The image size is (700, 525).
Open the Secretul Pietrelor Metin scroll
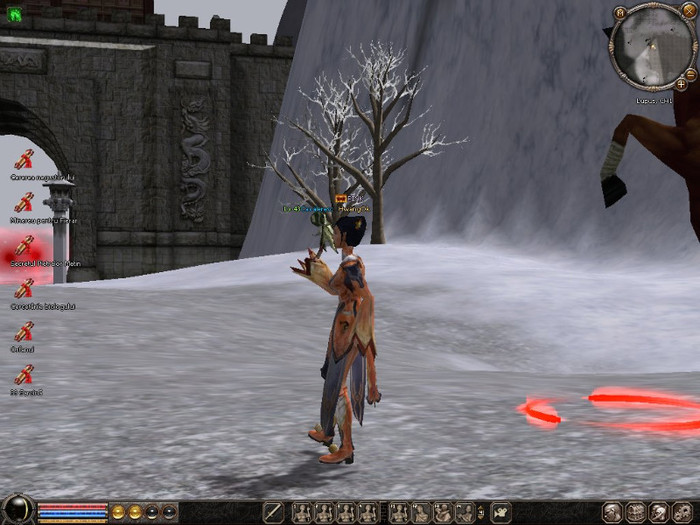pos(23,245)
